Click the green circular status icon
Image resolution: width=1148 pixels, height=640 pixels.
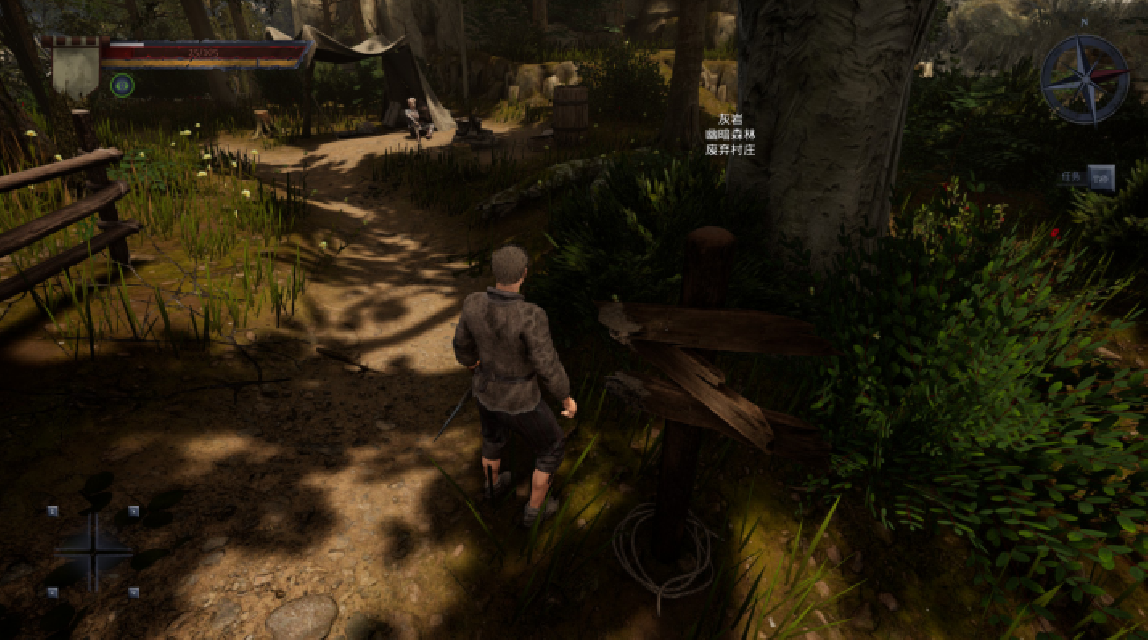(122, 86)
